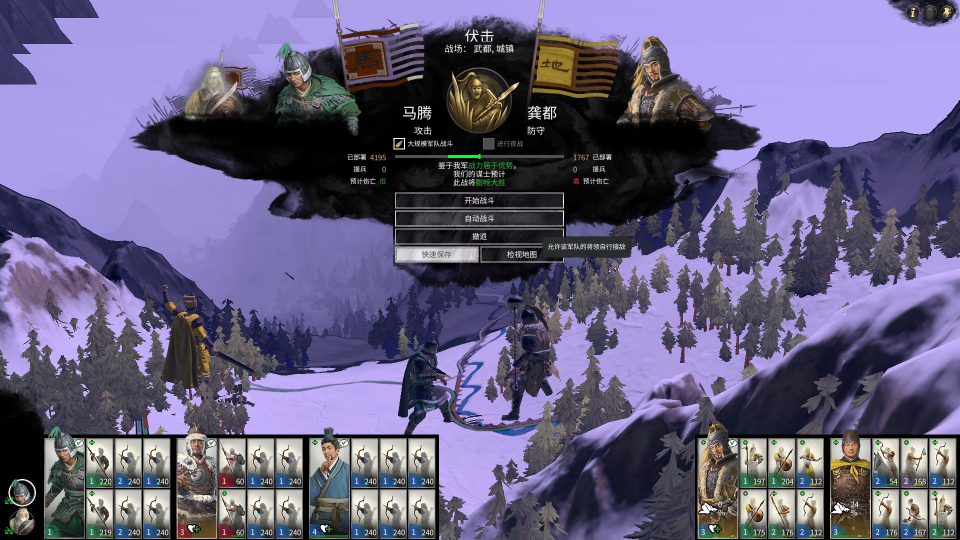Inspect enemy general with the gold helmet card
Image resolution: width=960 pixels, height=540 pixels.
point(717,487)
